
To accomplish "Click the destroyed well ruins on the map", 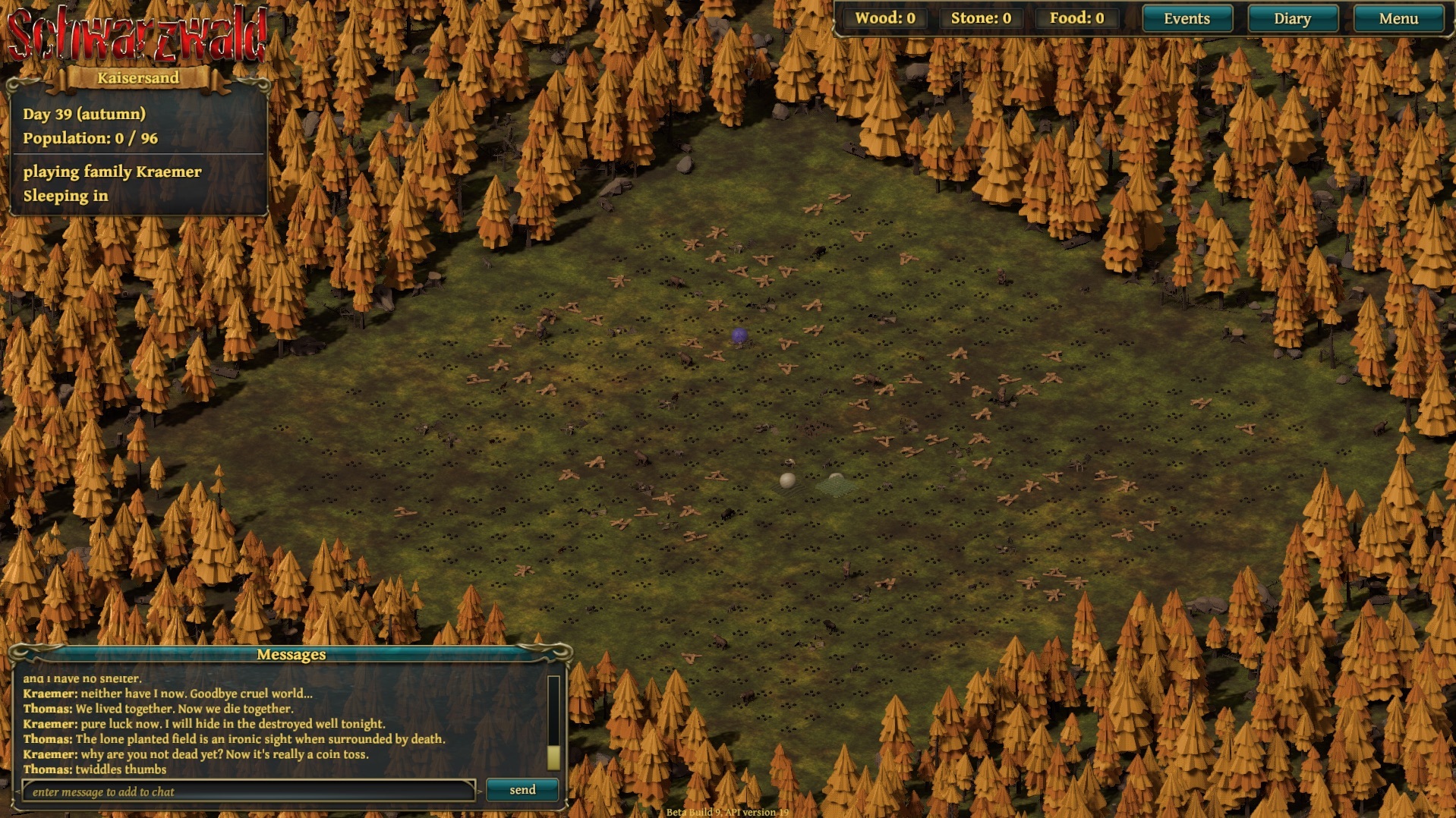I will 788,463.
